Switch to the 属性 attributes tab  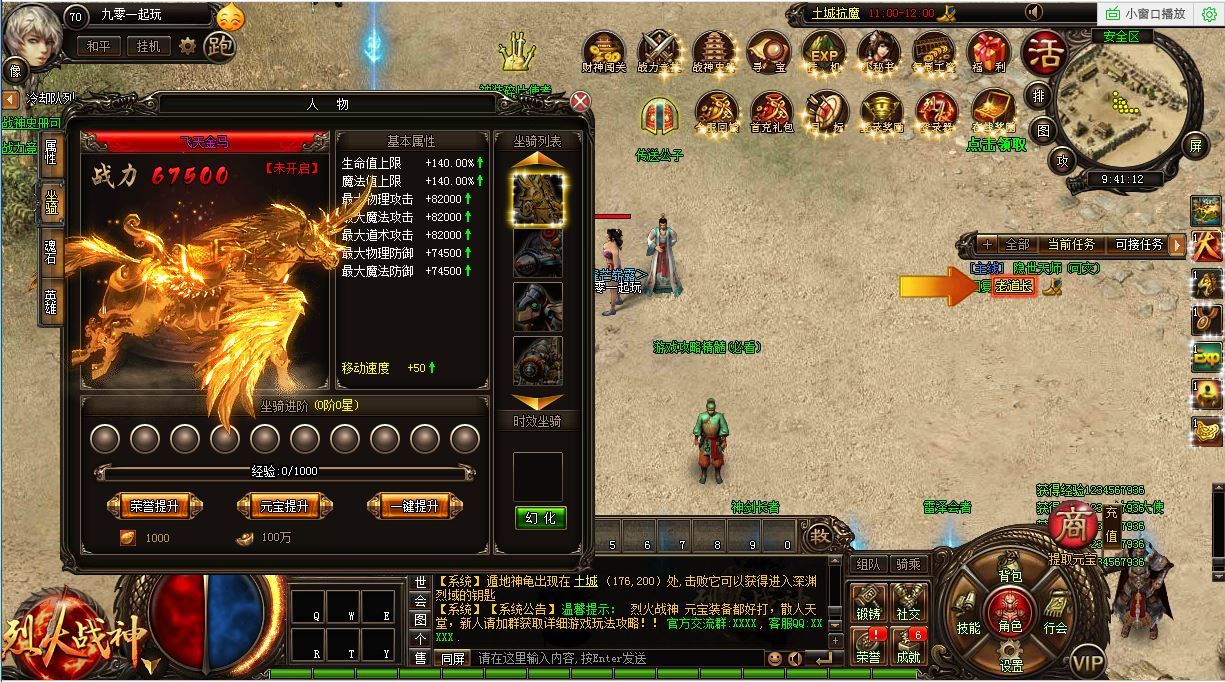(50, 153)
